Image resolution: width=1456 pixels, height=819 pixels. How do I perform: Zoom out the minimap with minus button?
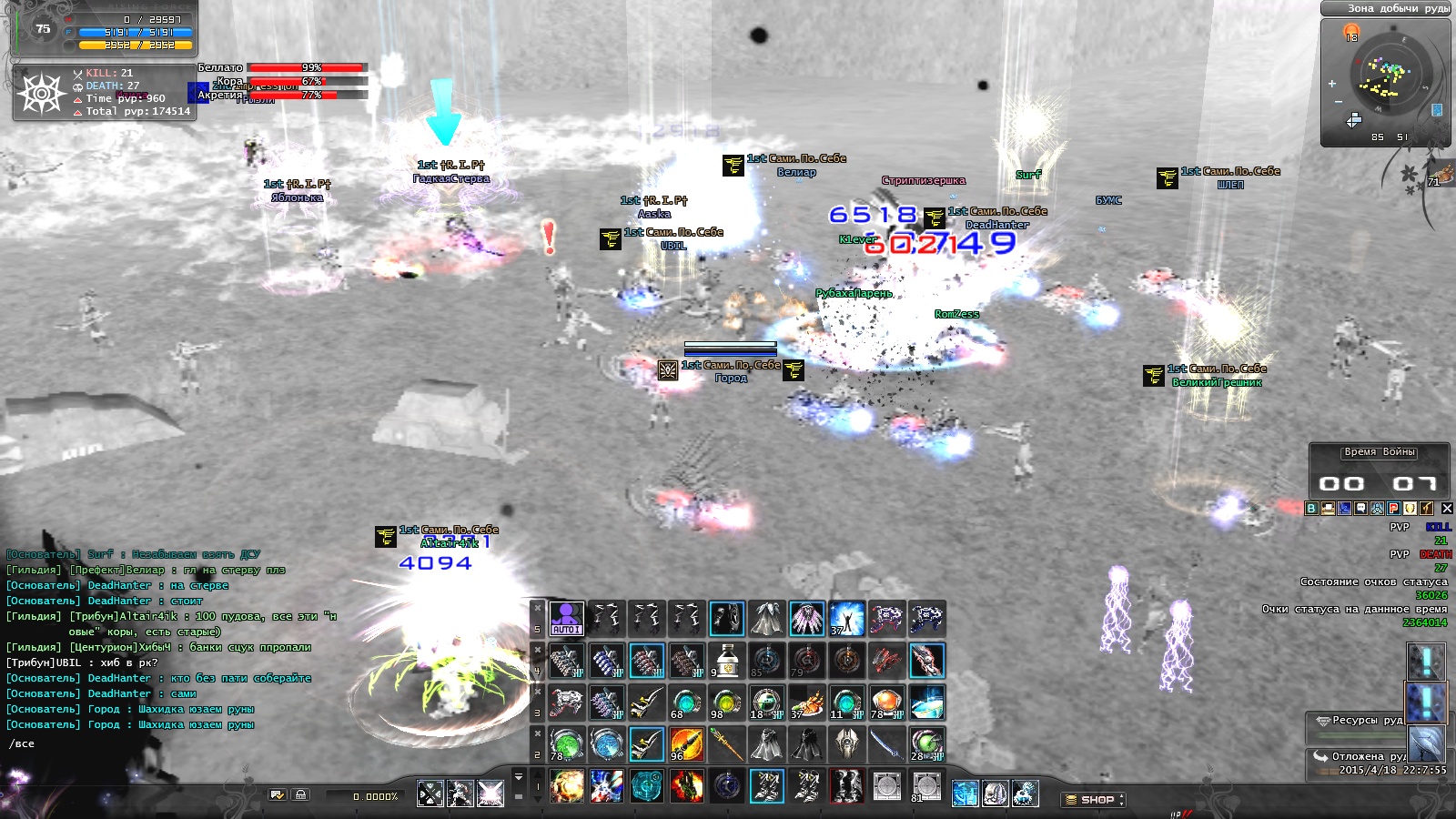[x=1338, y=102]
